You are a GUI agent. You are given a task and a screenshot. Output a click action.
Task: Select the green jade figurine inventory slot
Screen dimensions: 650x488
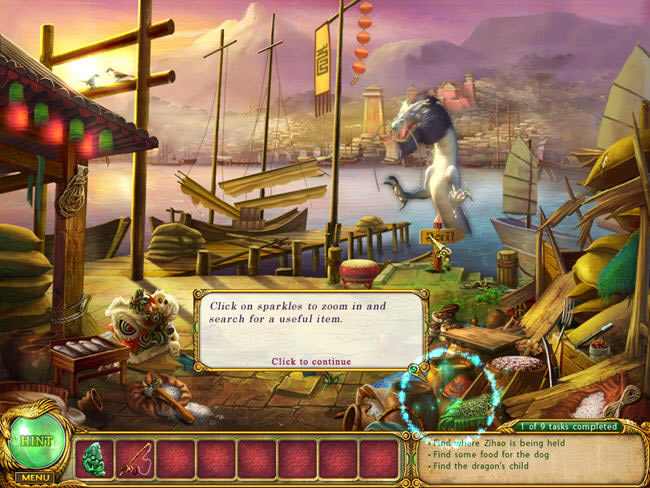(x=94, y=458)
